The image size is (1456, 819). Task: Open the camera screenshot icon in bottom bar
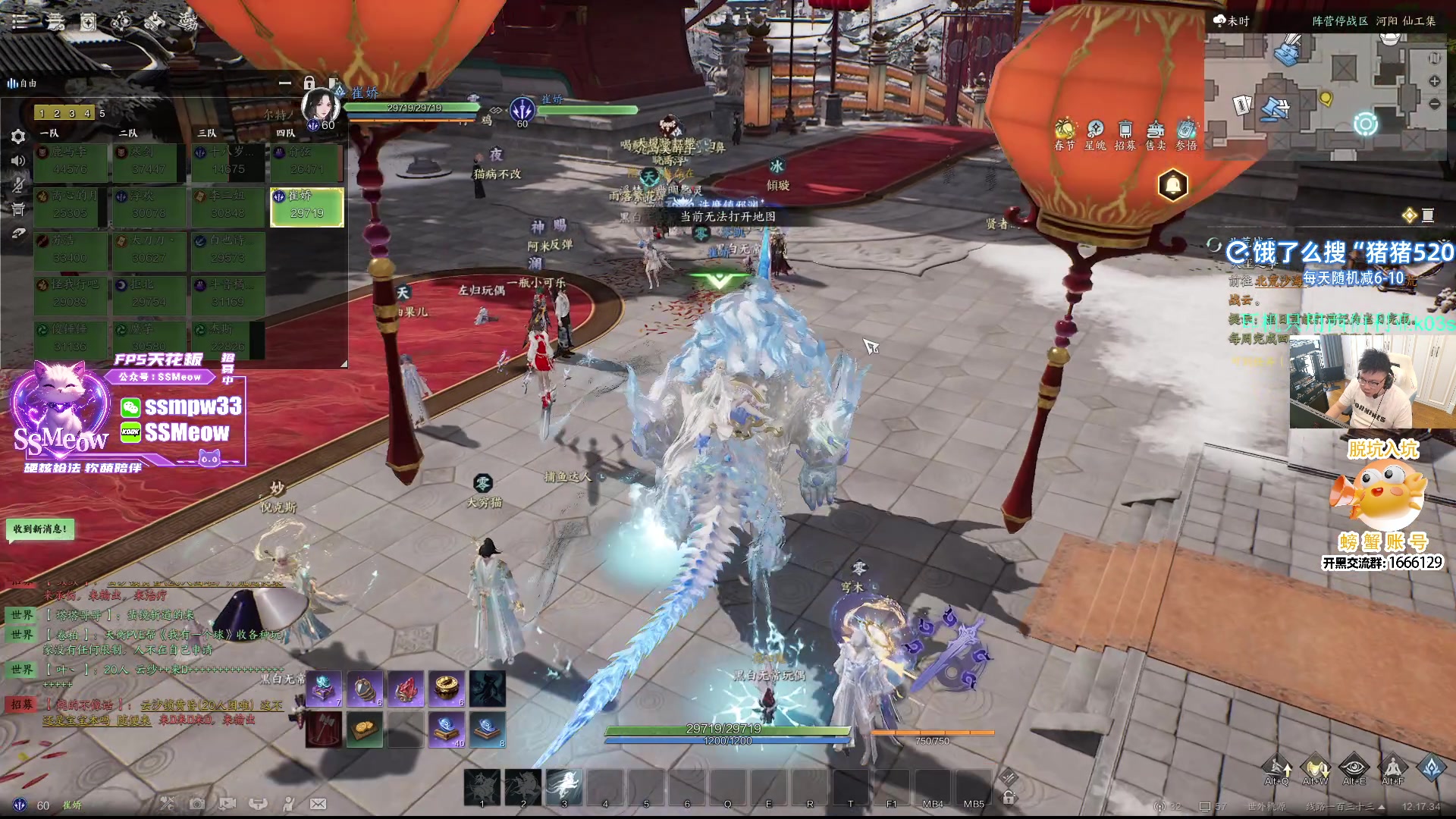[197, 804]
